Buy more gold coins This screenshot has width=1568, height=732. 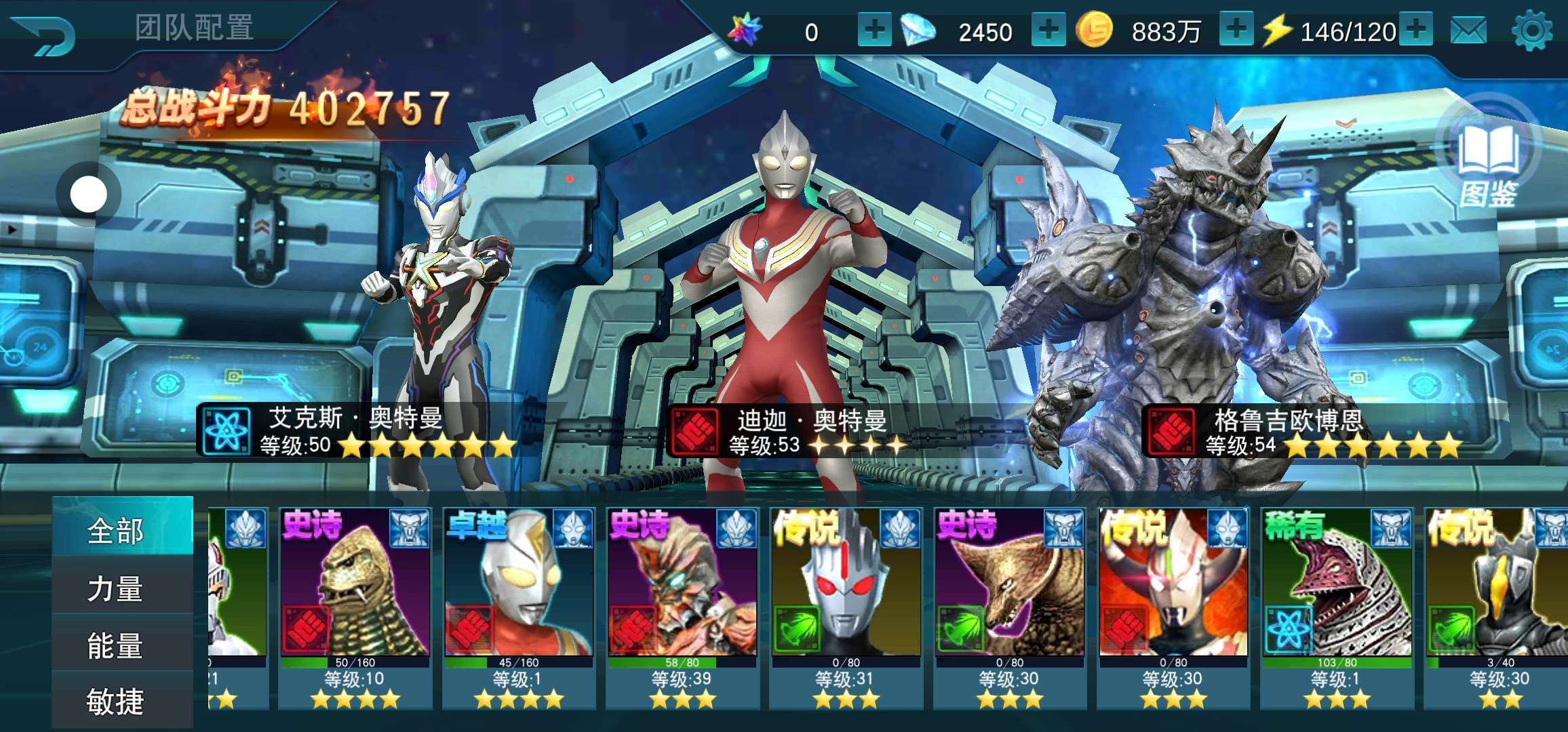(x=1236, y=30)
